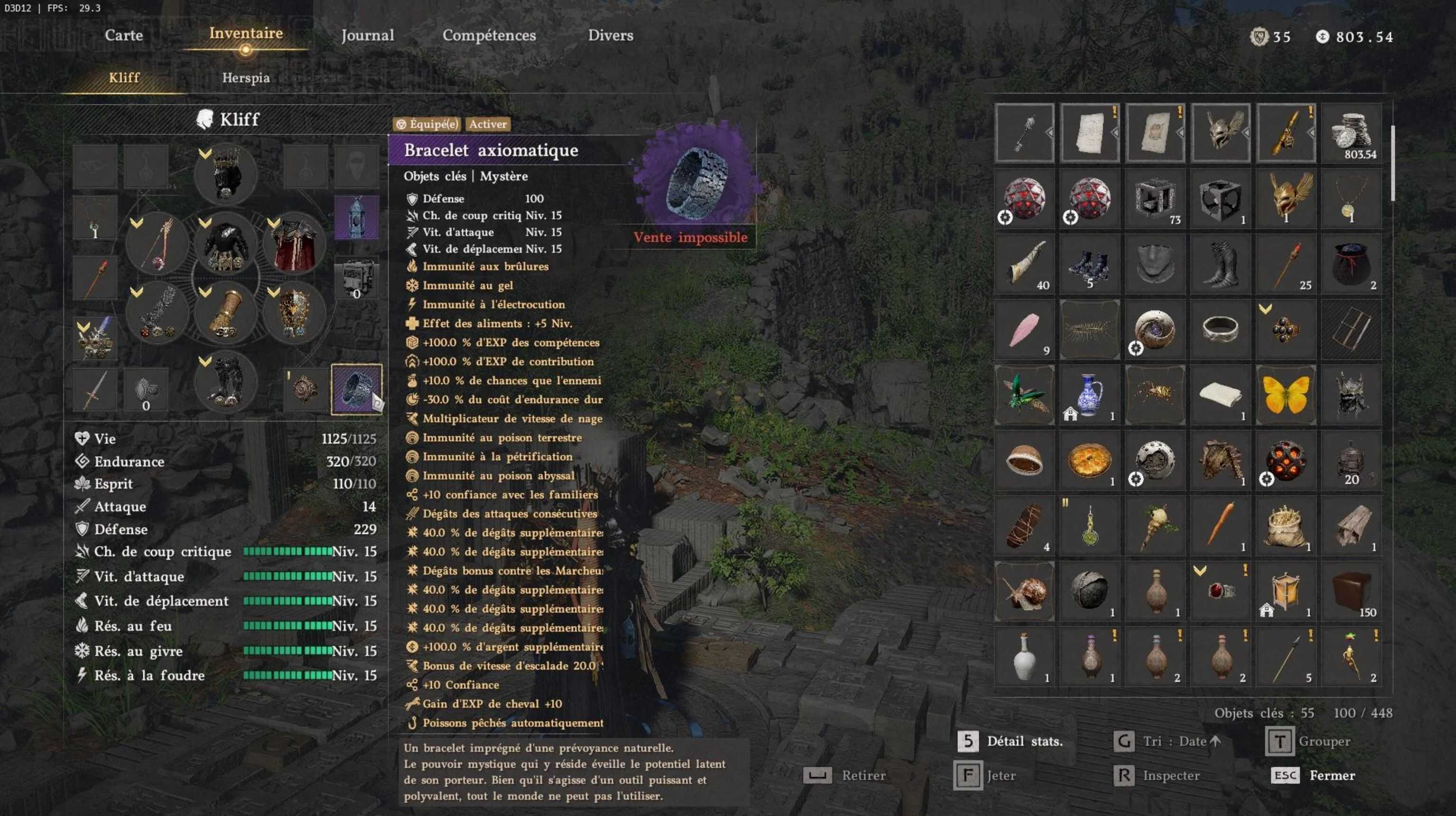Image resolution: width=1456 pixels, height=816 pixels.
Task: Open the Compétences tab
Action: coord(489,35)
